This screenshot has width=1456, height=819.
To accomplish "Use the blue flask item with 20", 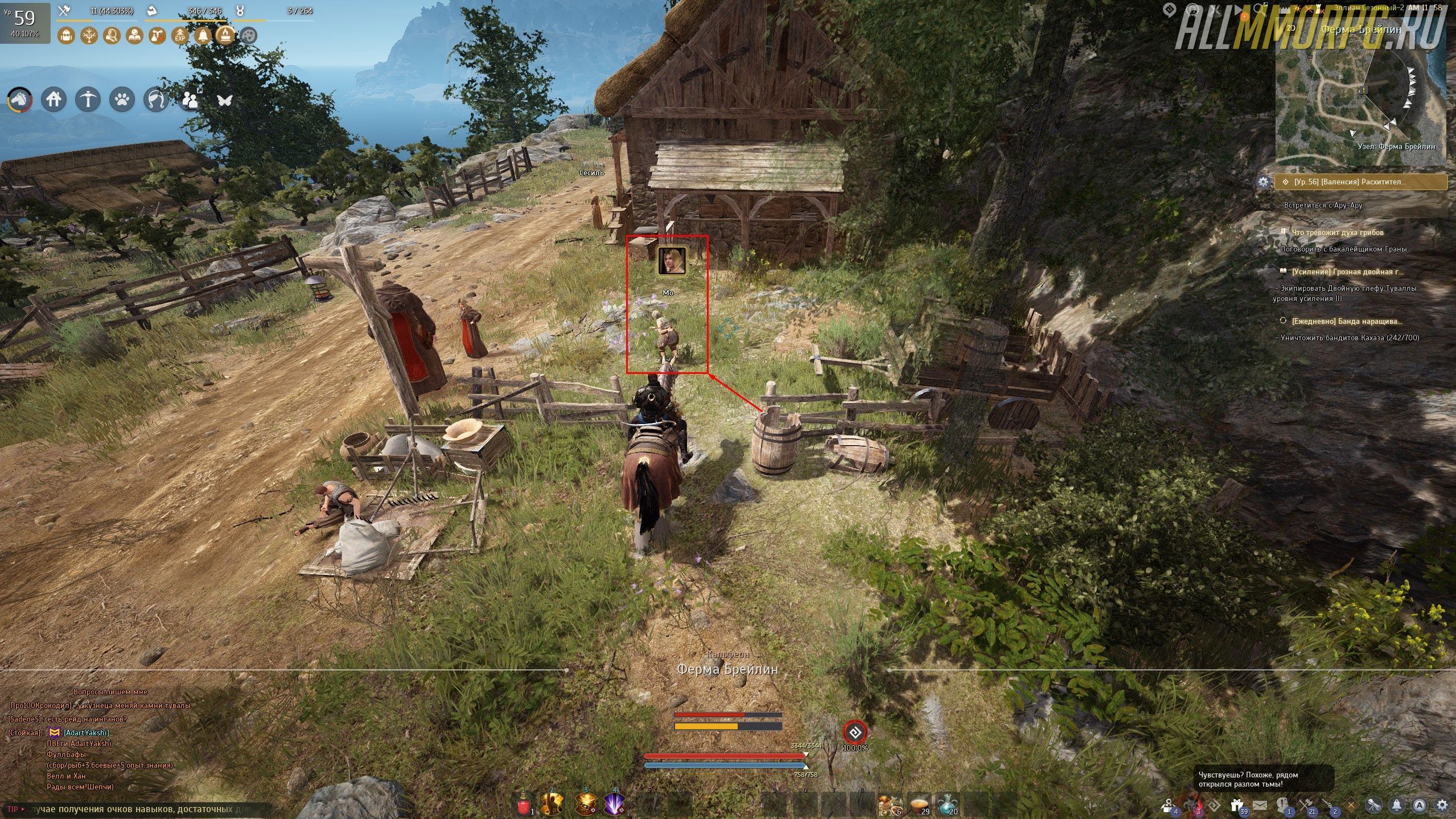I will coord(947,804).
